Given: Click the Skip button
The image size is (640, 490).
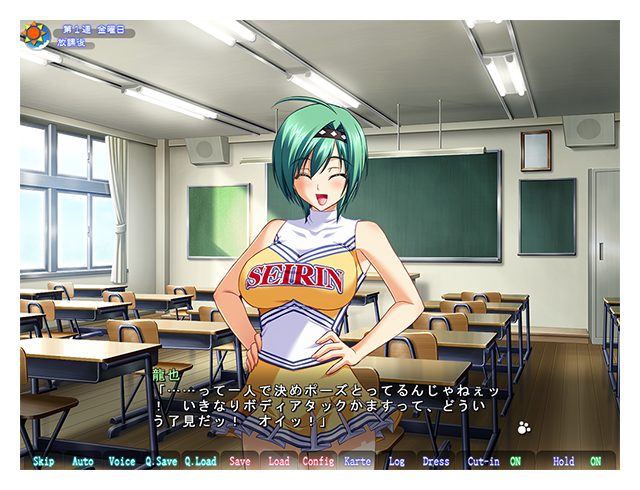Looking at the screenshot, I should [x=44, y=461].
